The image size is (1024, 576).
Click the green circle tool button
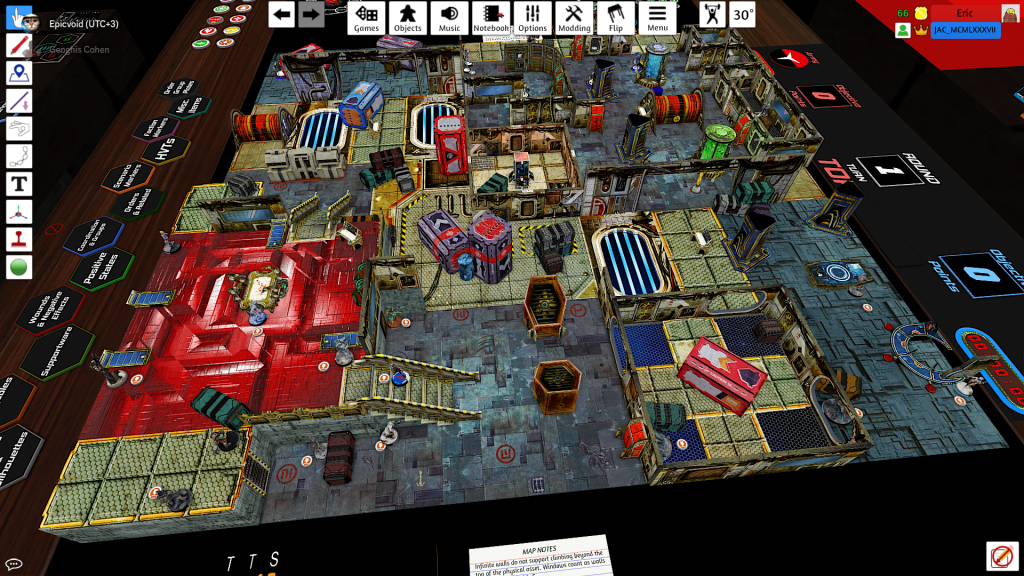pos(19,267)
